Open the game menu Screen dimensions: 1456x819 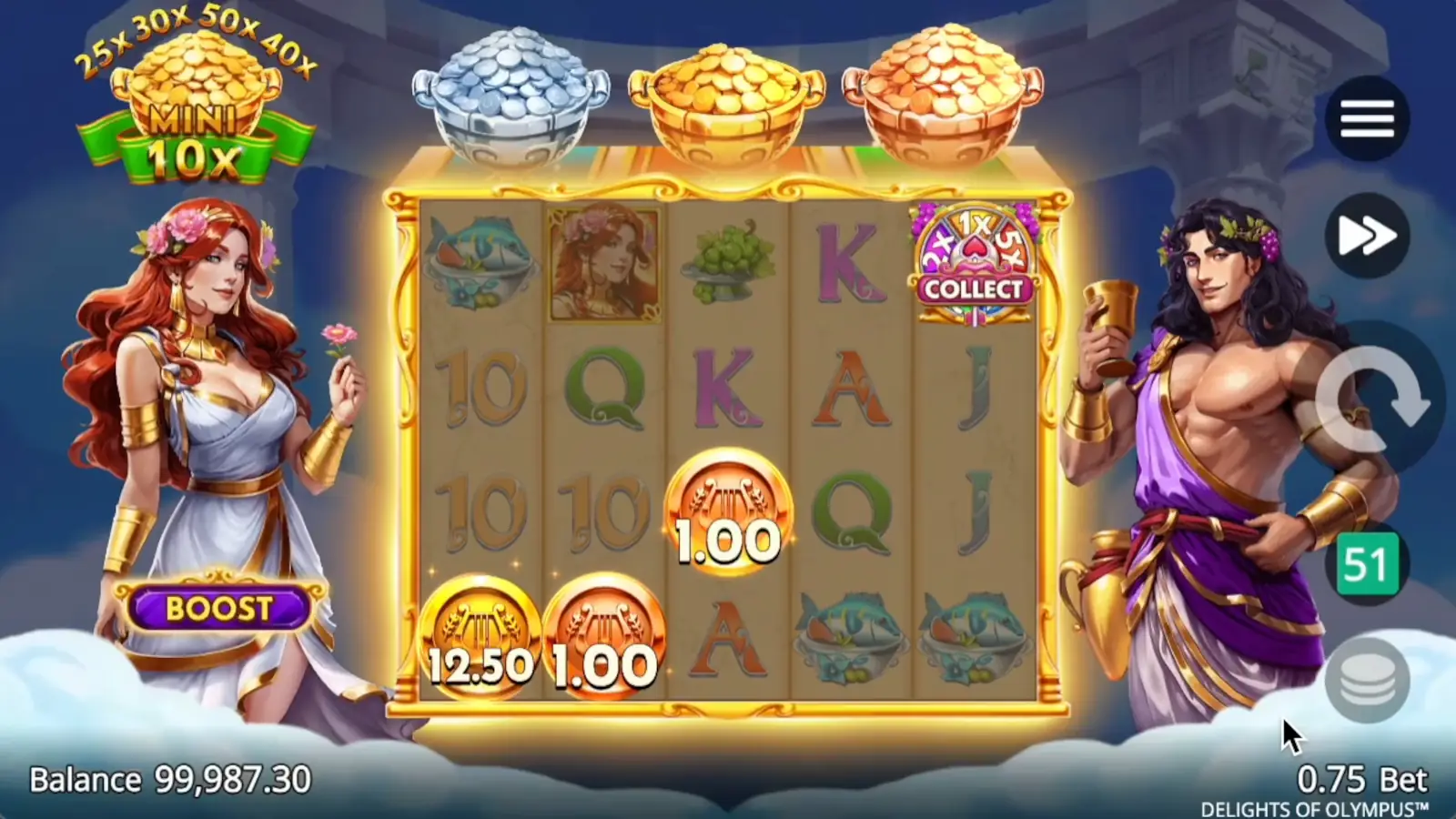pos(1367,119)
